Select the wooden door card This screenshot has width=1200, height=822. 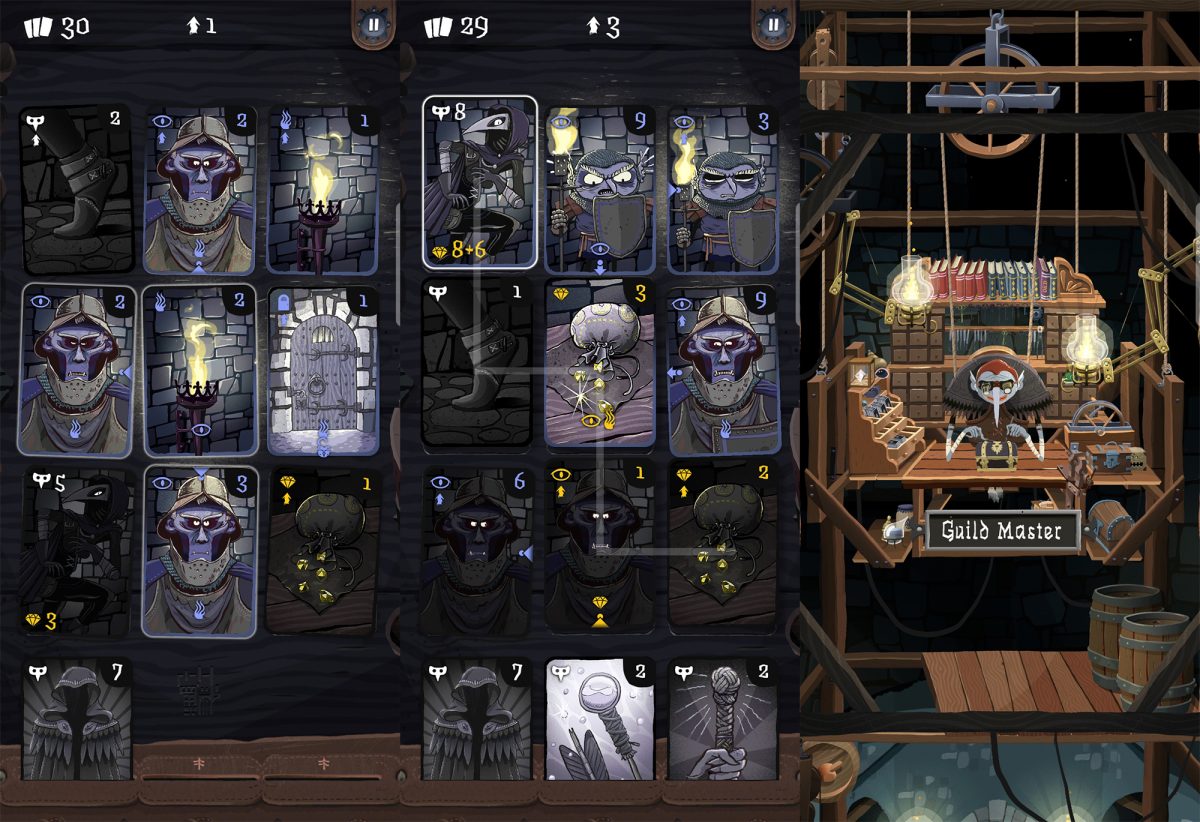coord(323,371)
